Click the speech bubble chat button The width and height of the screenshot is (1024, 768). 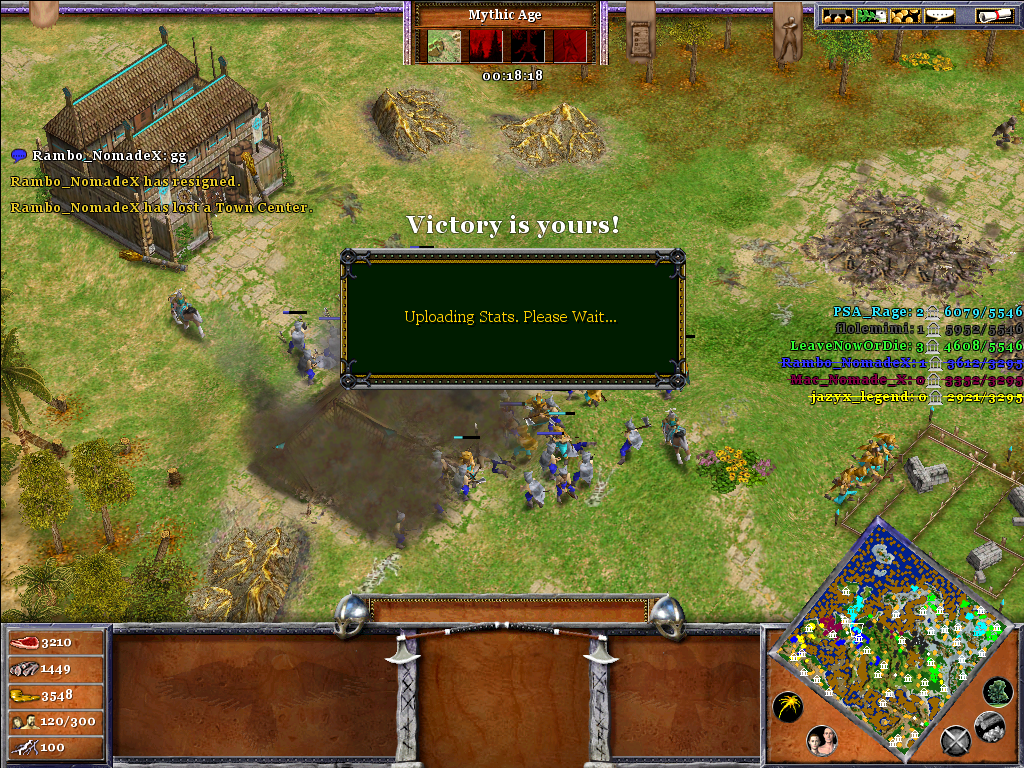click(938, 16)
